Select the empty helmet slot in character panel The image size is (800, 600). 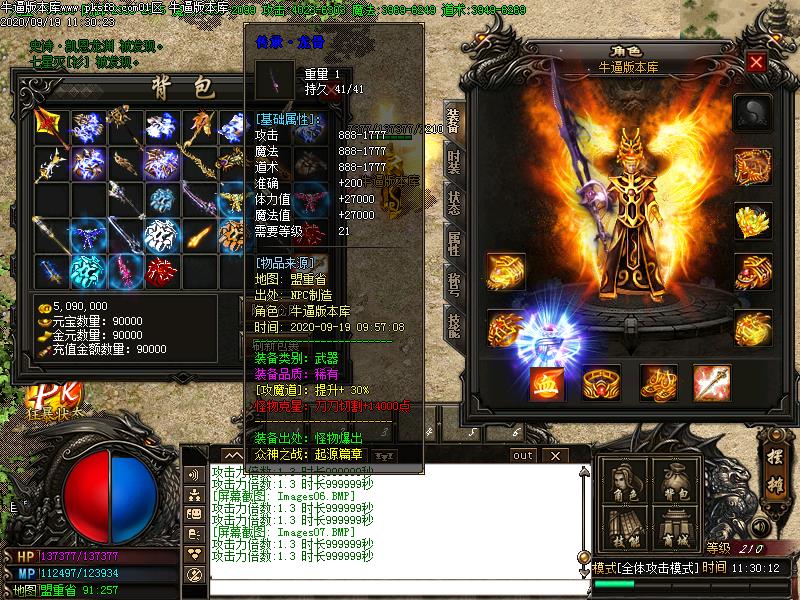[x=752, y=112]
